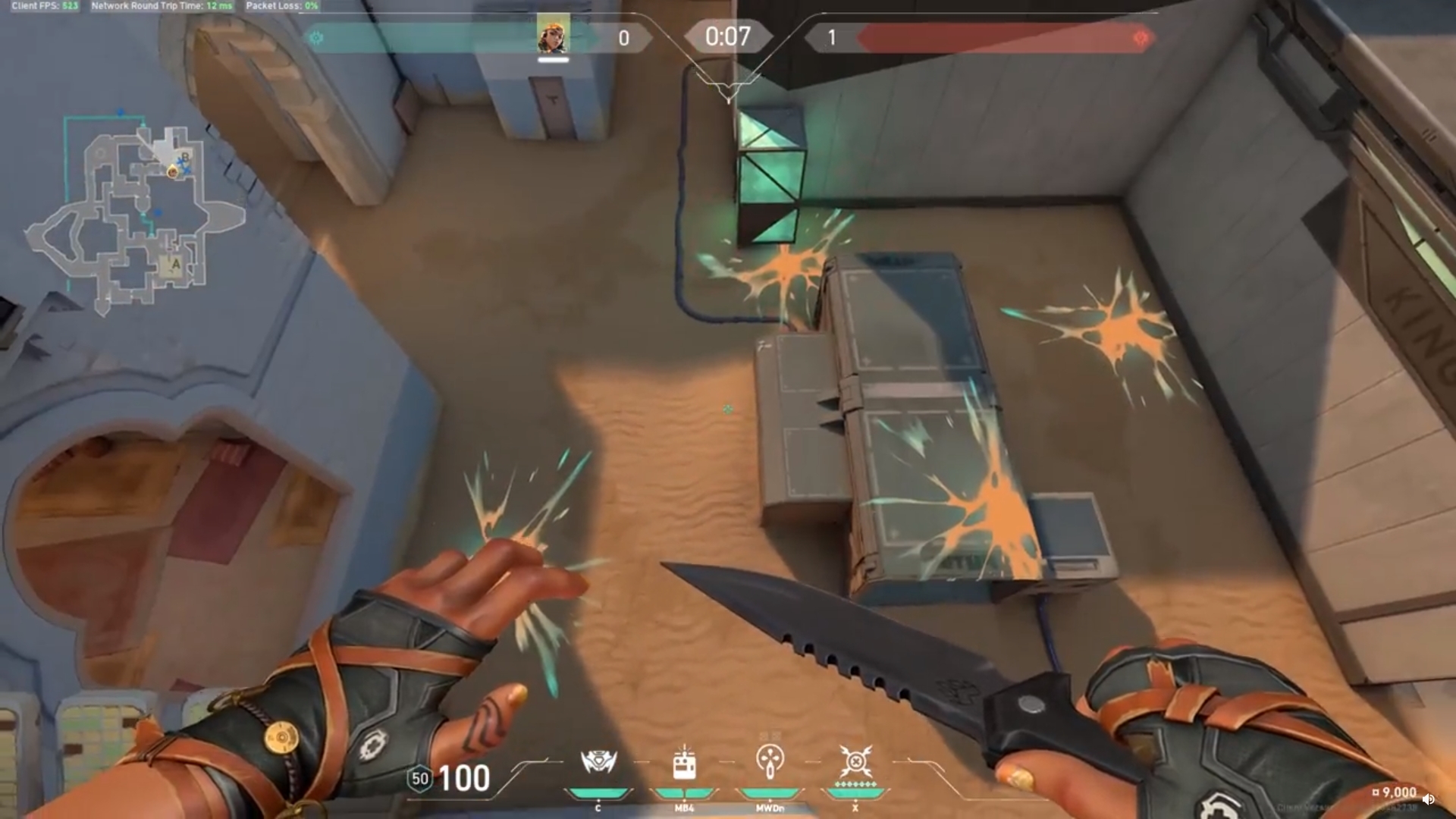Click the enemy team score showing 1
Screen dimensions: 1456x819
(x=833, y=38)
